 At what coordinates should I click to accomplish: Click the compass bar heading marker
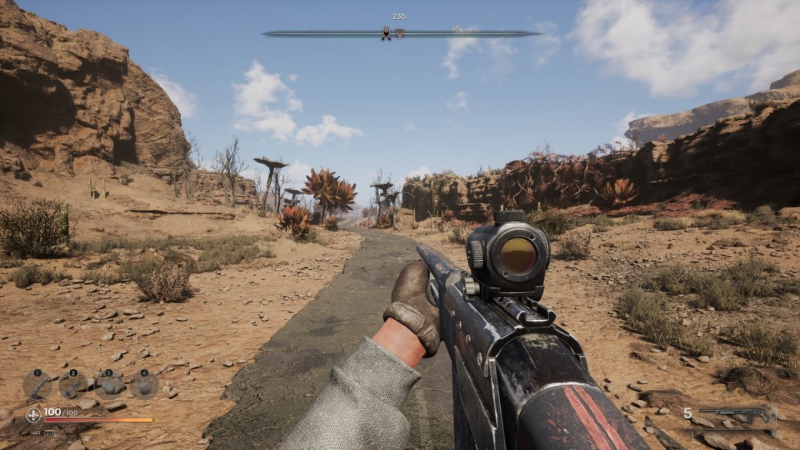tap(386, 33)
